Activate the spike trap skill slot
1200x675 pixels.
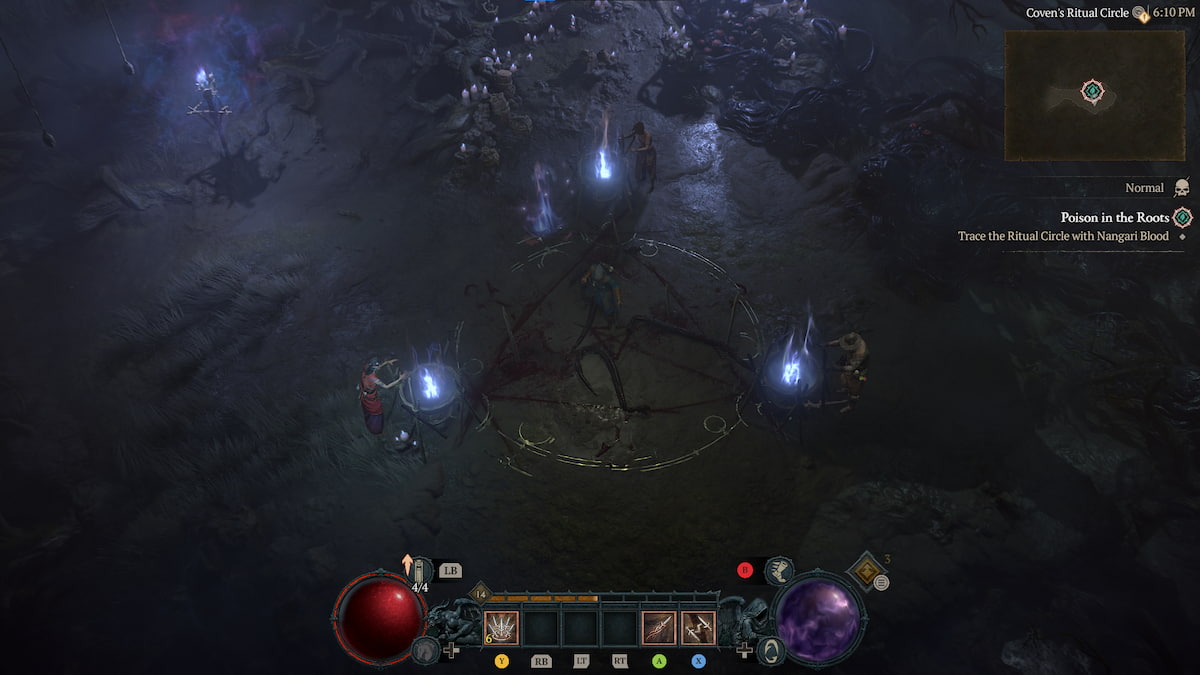click(x=501, y=627)
